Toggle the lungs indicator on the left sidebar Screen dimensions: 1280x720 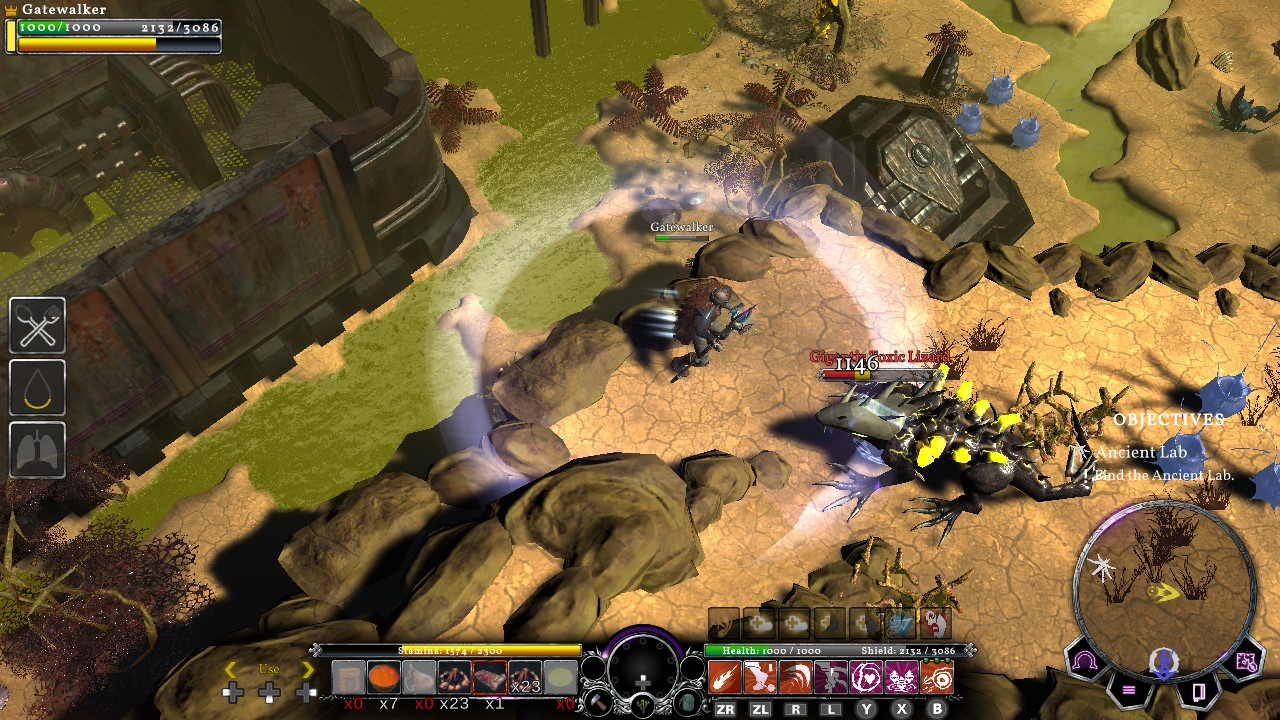pos(37,447)
